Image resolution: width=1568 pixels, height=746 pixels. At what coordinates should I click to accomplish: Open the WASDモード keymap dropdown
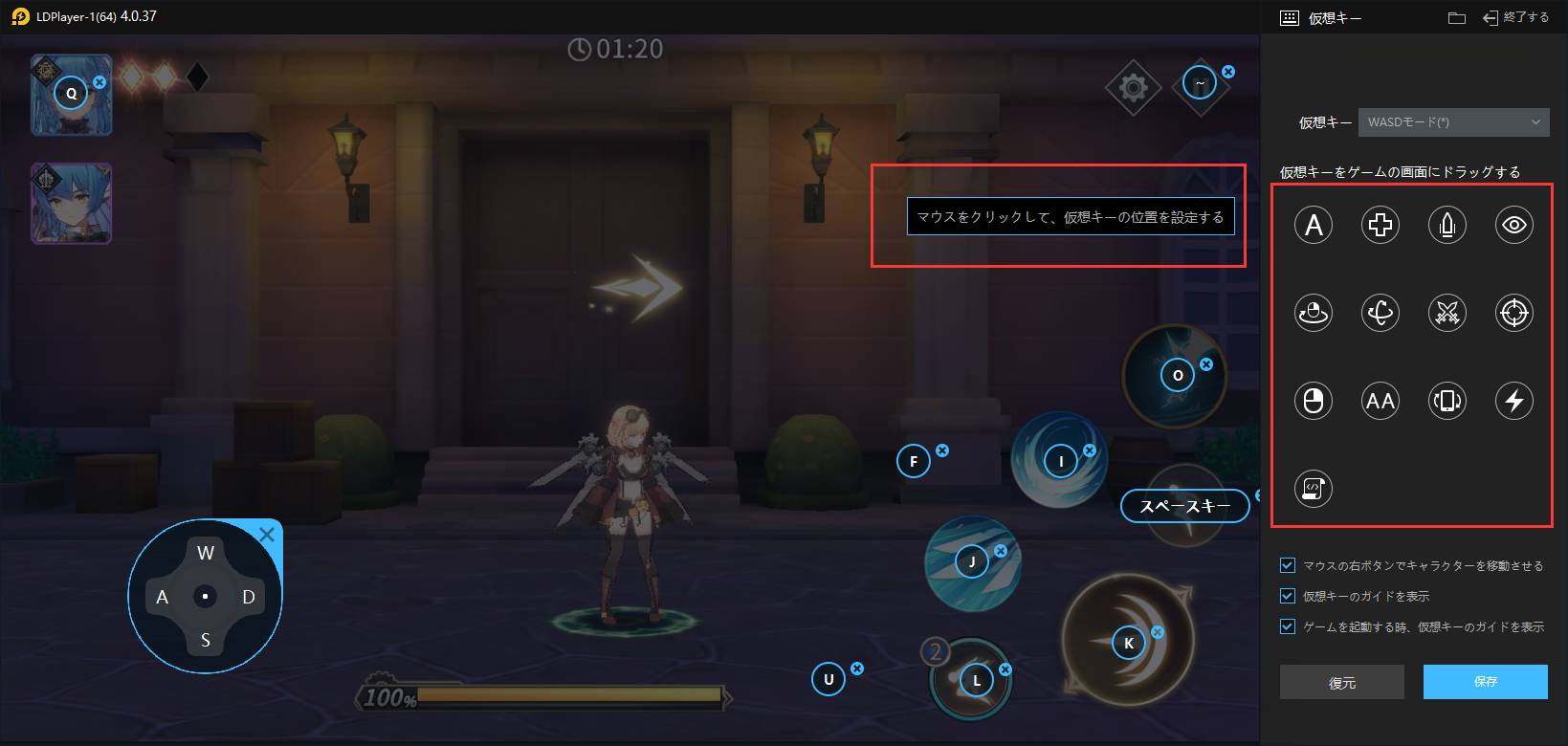(1452, 122)
